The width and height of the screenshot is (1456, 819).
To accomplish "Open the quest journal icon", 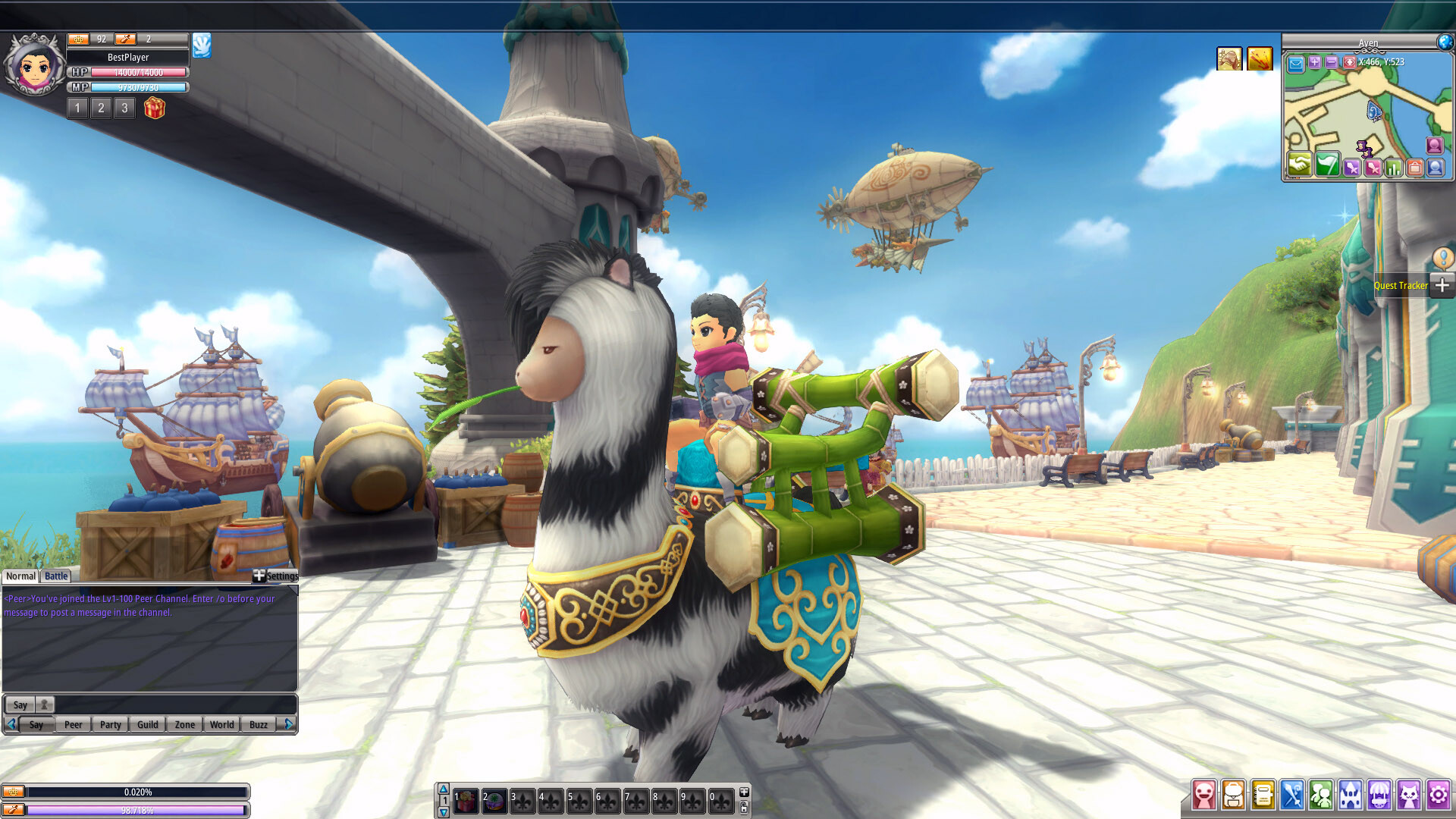I will point(1263,795).
